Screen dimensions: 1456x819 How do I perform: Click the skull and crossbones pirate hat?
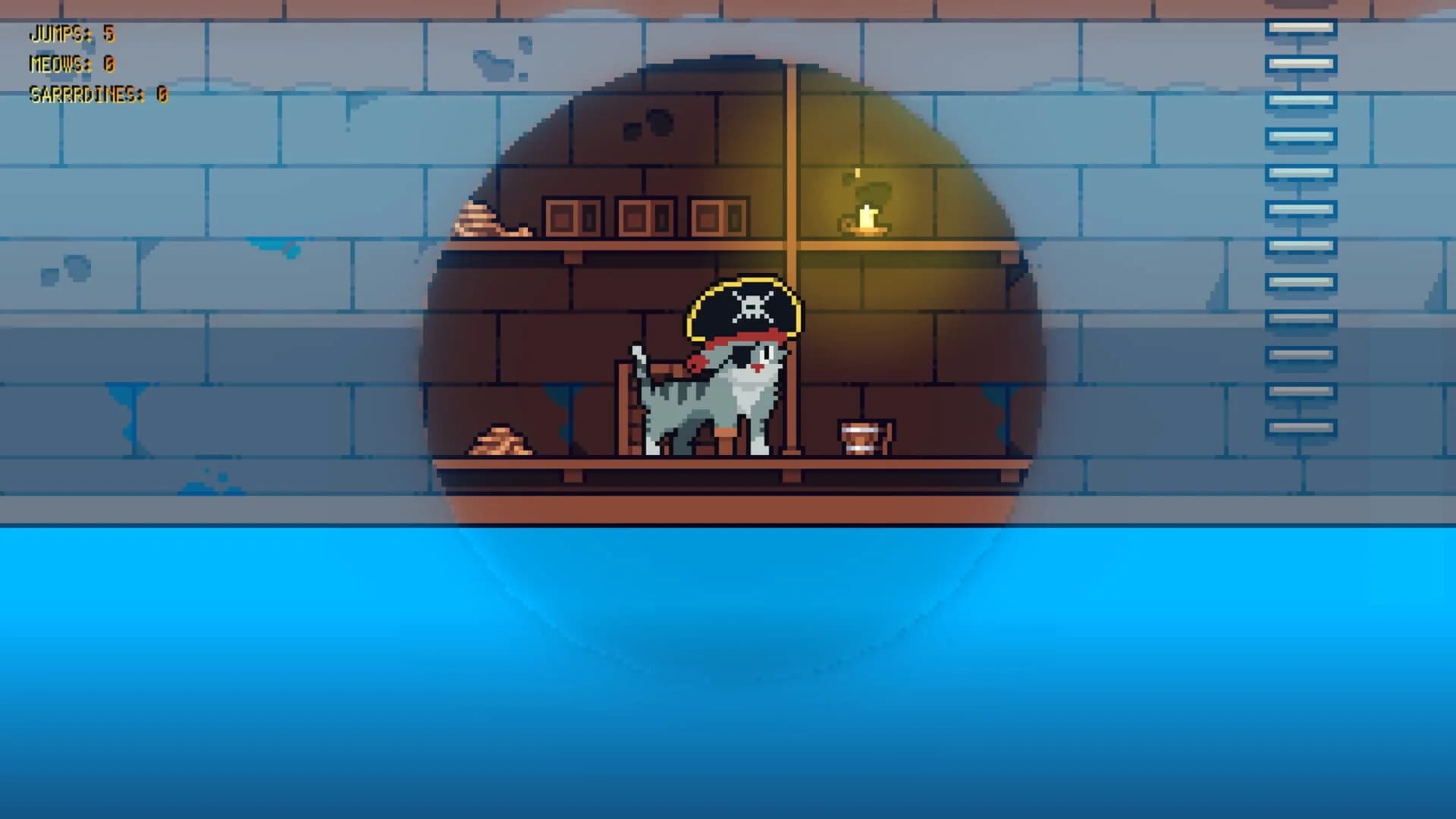pos(747,303)
